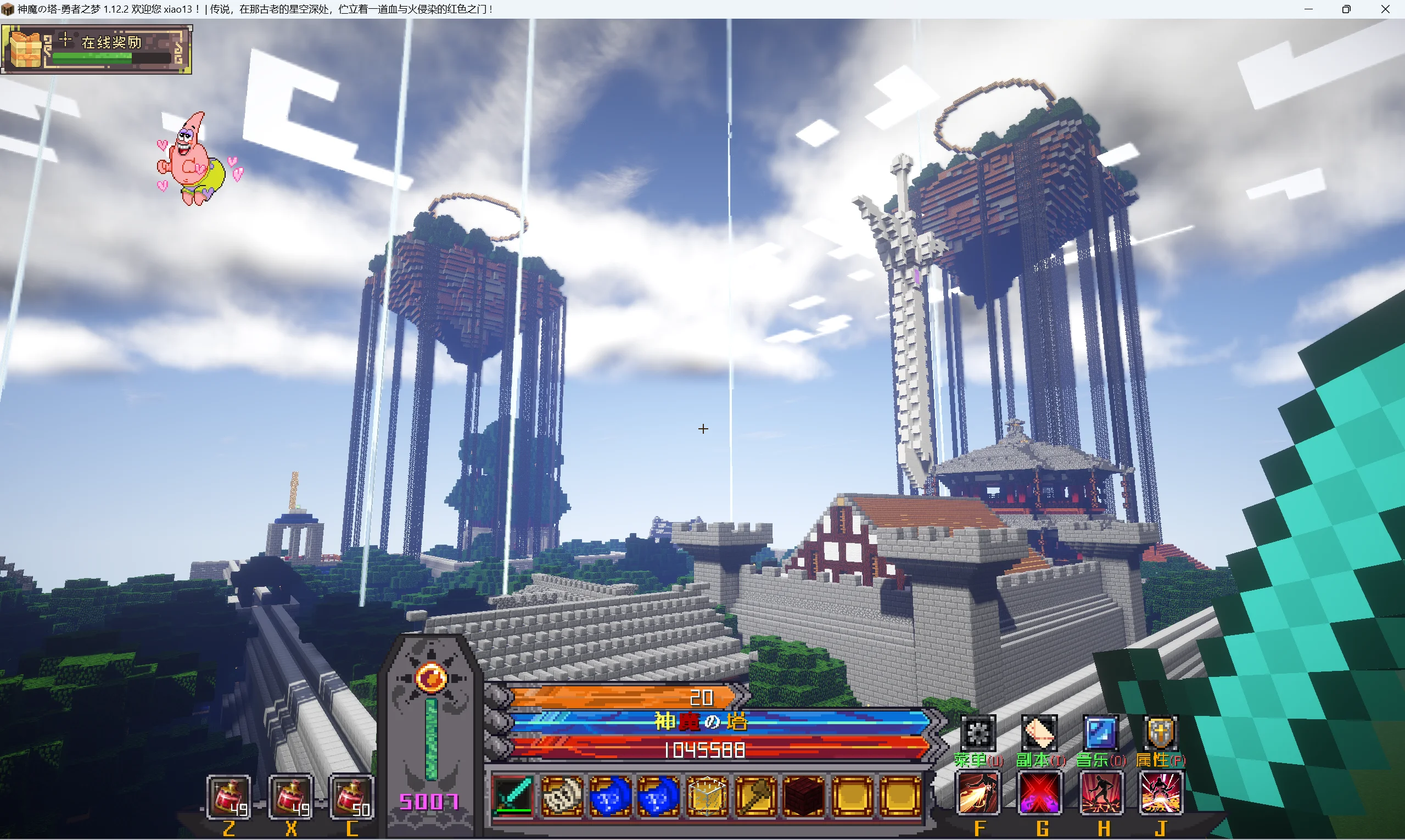
Task: Activate the red X skill labeled G
Action: (x=1040, y=793)
